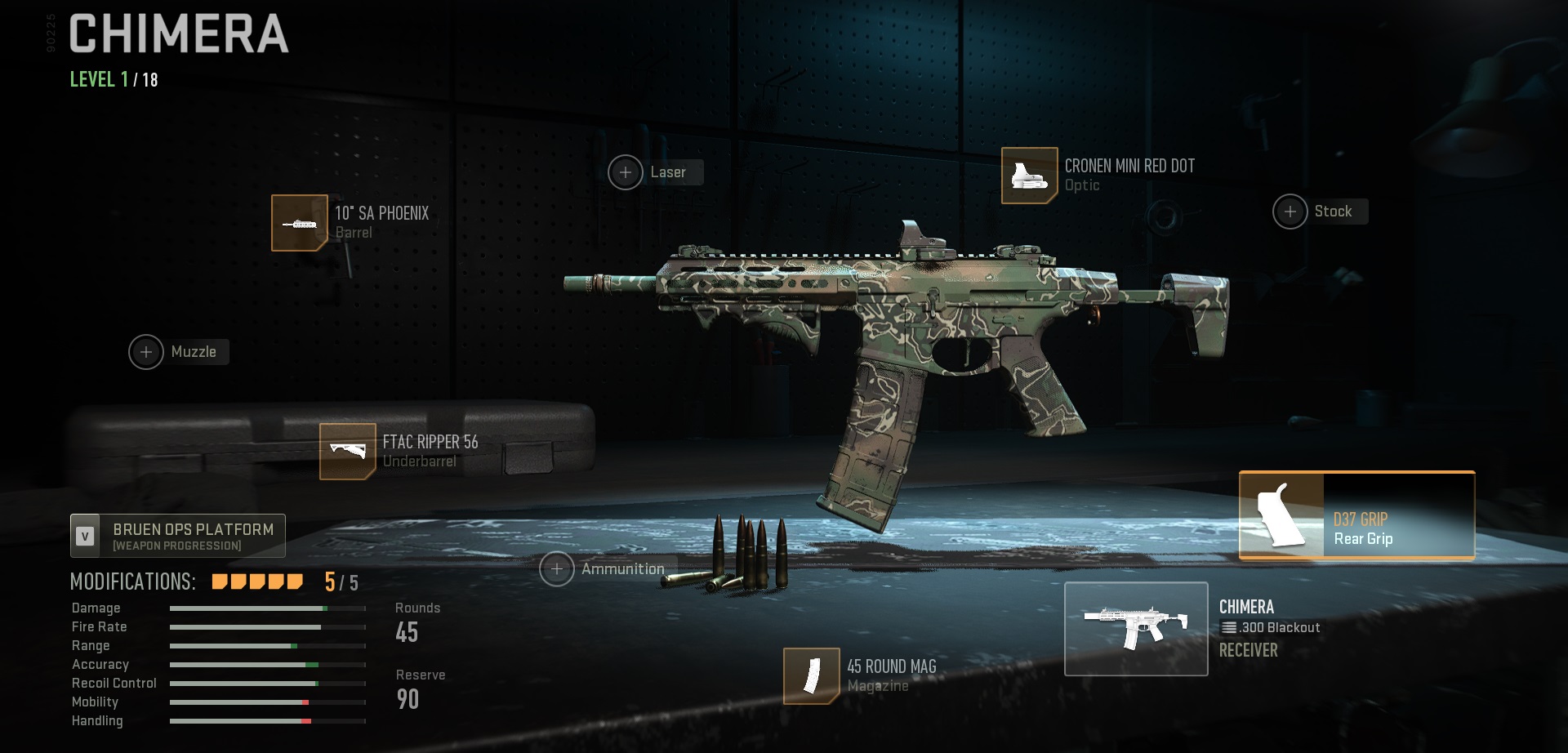Select the FTAC Ripper 56 underbarrel slot
The image size is (1568, 753).
(x=348, y=451)
